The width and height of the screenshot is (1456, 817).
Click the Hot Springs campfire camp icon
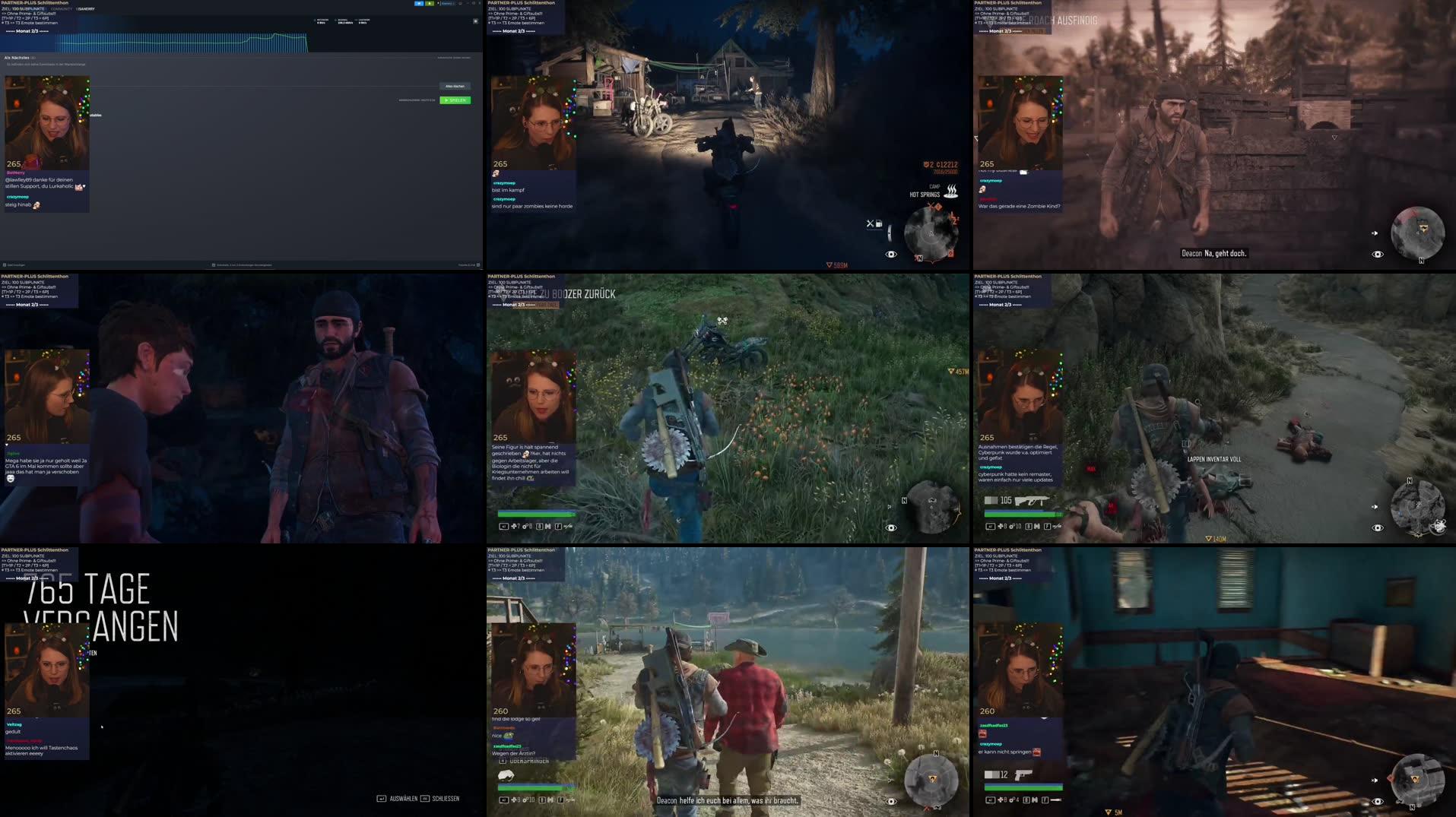click(950, 192)
